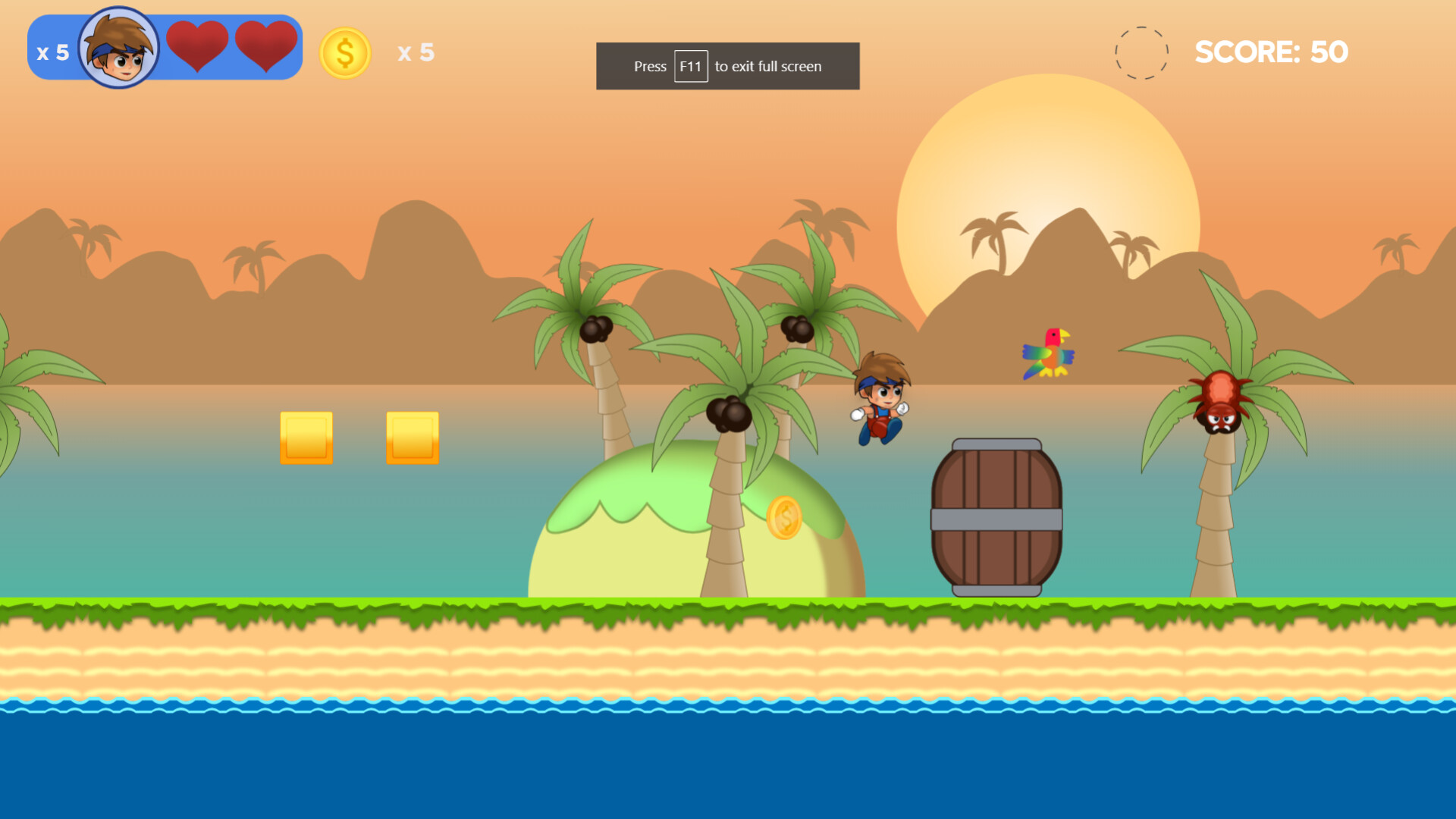Screen dimensions: 1456x819
Task: Click the exit full screen notification bar
Action: pos(726,66)
